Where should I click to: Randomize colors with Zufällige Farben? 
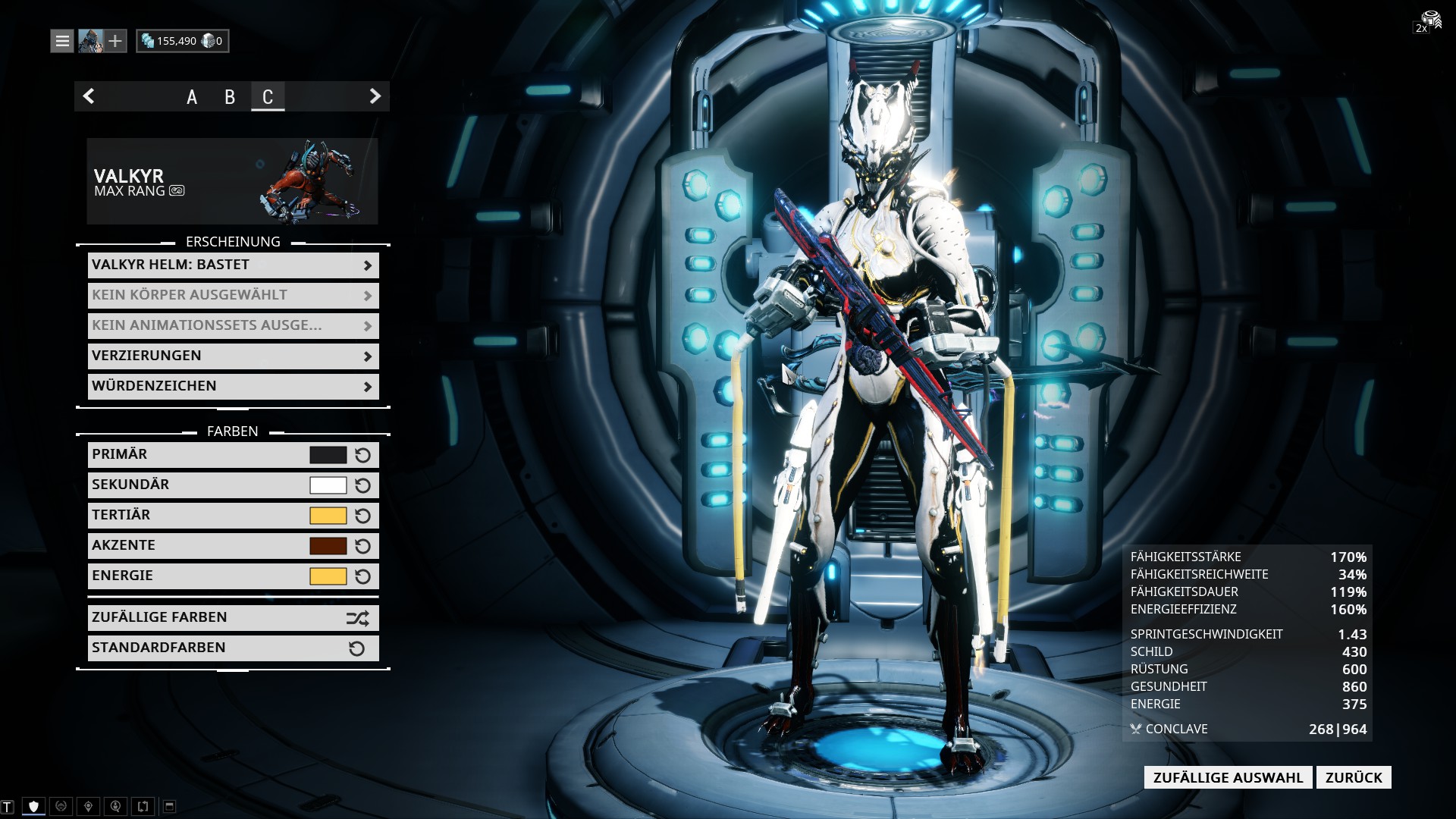[233, 618]
